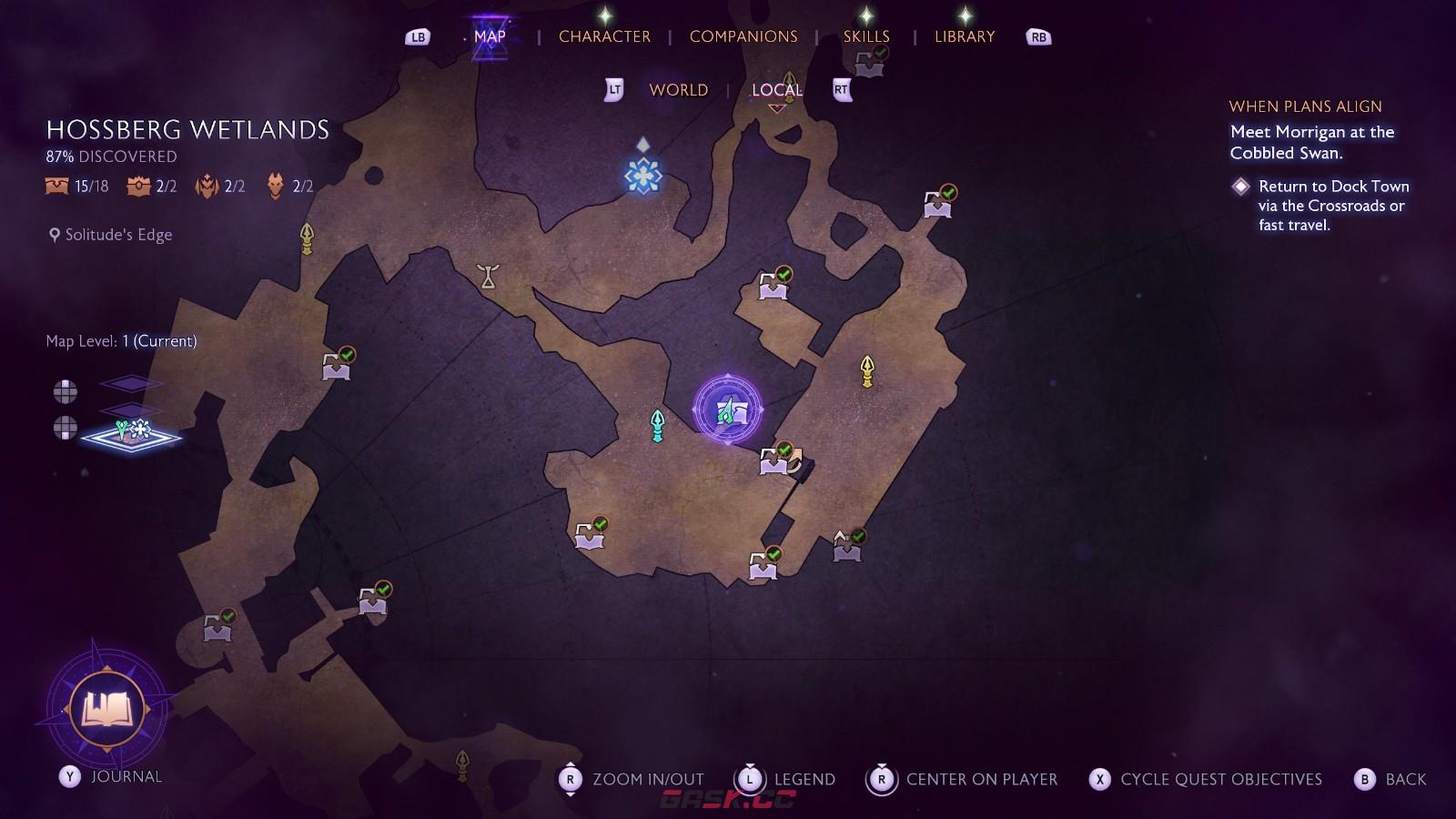Select the Map tab
1456x819 pixels.
(x=490, y=36)
